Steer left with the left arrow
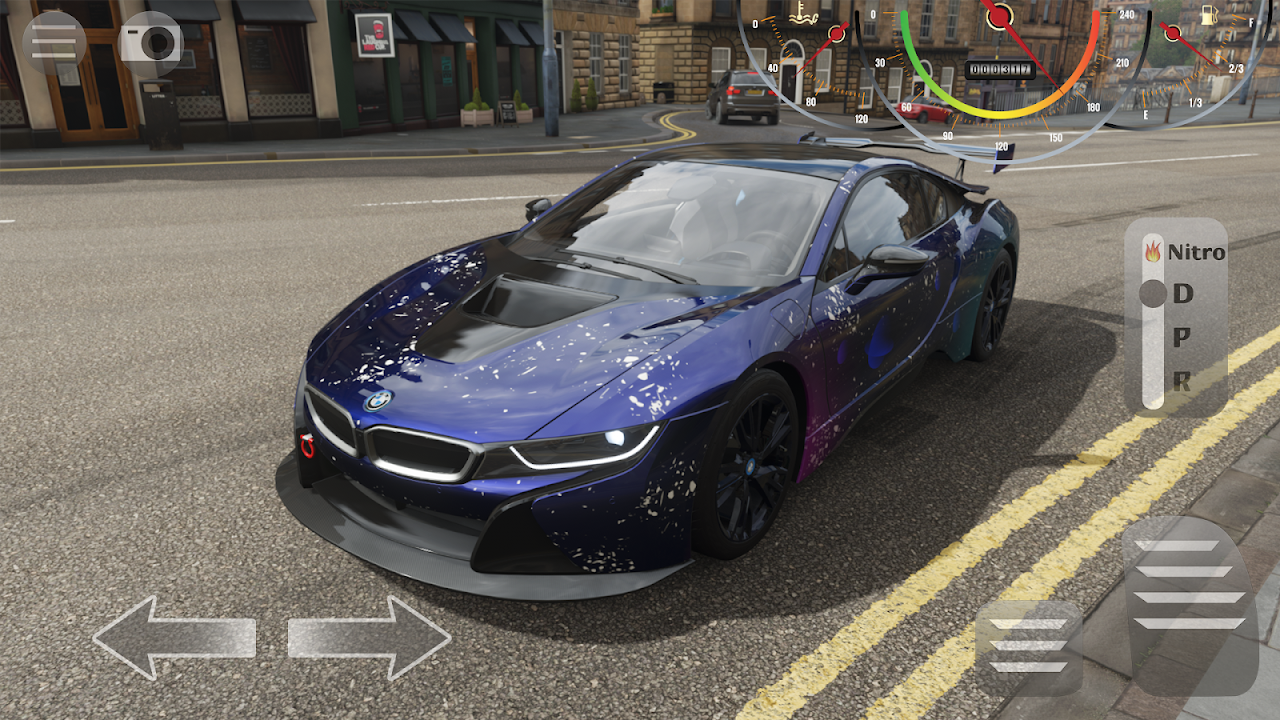Viewport: 1280px width, 720px height. click(x=173, y=638)
